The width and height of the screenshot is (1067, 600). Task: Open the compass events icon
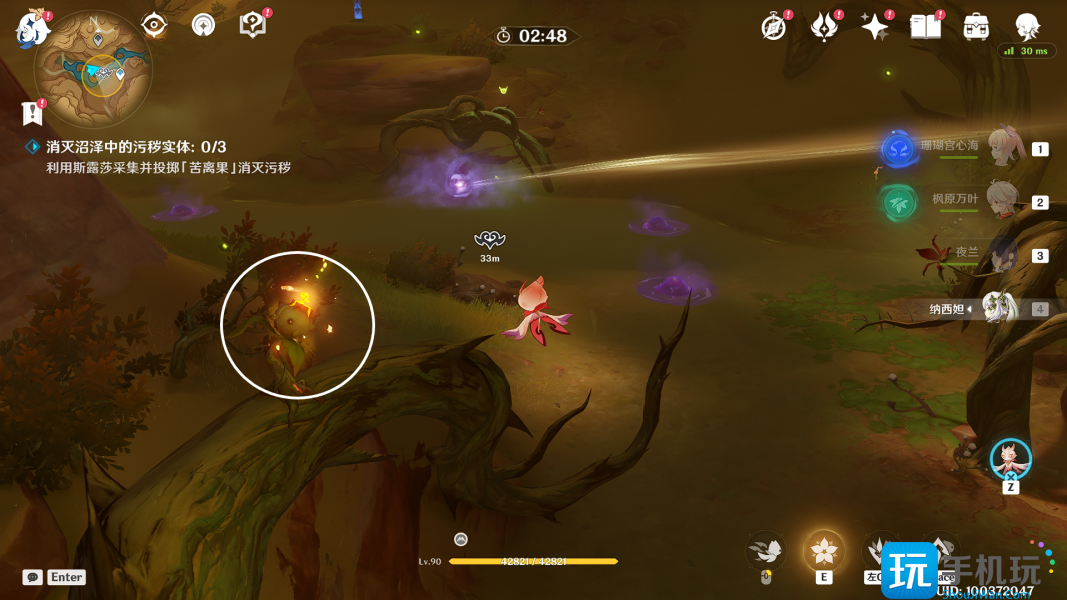(x=773, y=27)
